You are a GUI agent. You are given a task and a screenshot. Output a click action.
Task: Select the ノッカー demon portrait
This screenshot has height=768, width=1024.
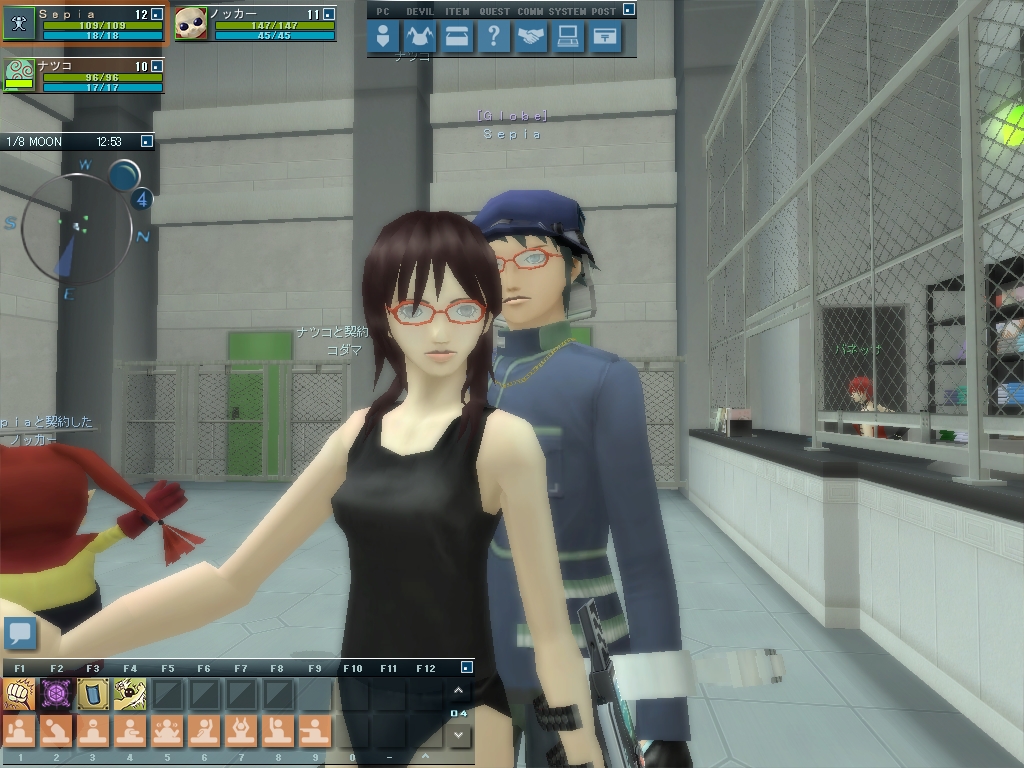tap(191, 24)
